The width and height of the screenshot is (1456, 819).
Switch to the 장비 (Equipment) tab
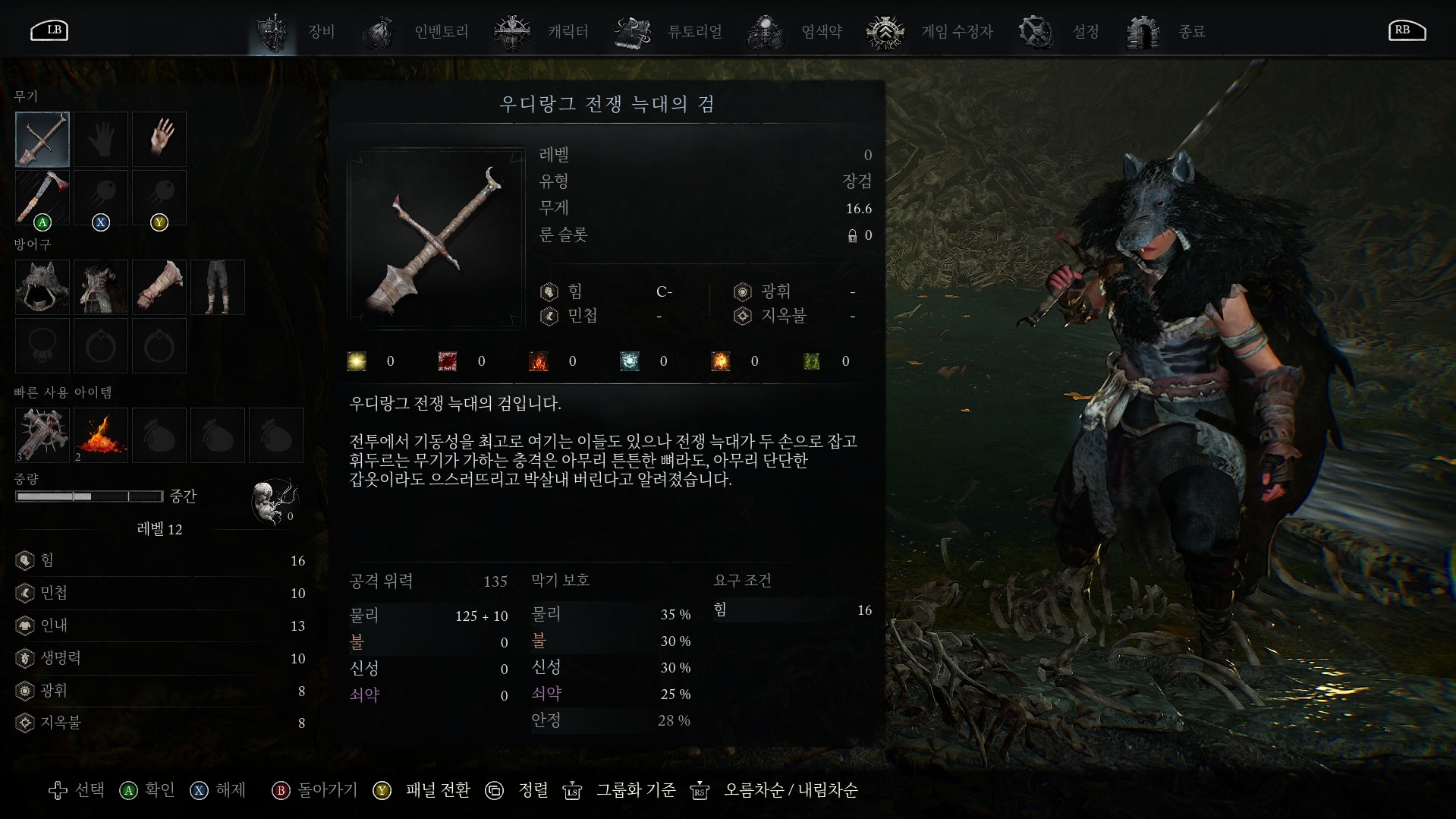coord(296,32)
